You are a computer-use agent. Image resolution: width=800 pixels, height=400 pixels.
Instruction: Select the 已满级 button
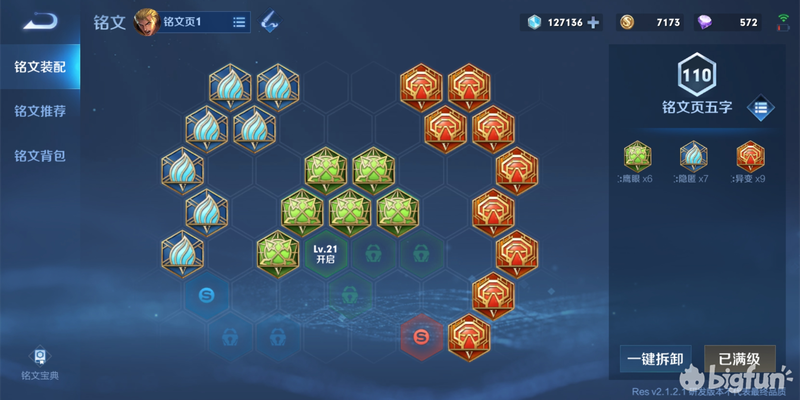pos(740,359)
